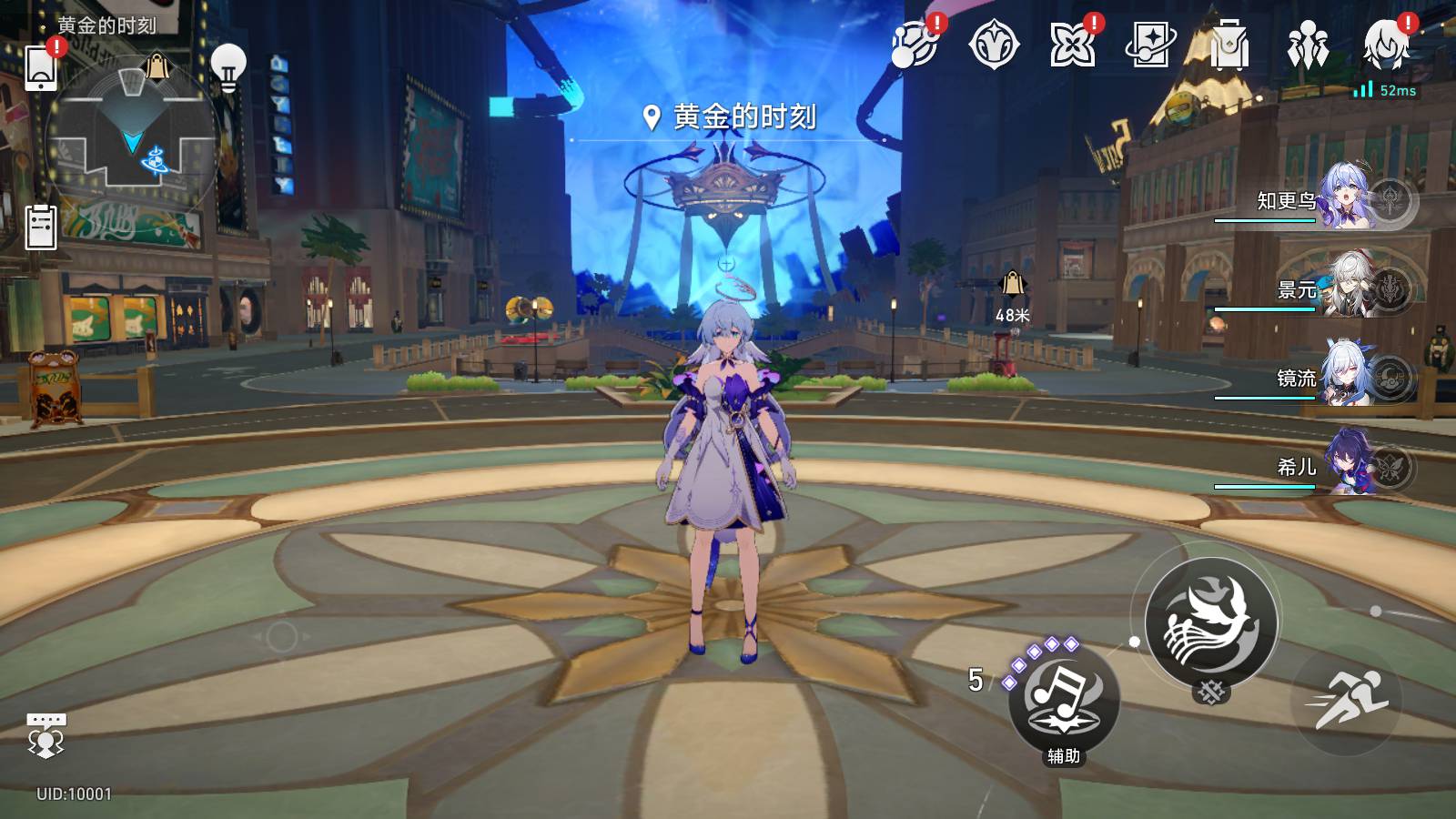Open the four-point star warp icon
1456x819 pixels.
[1072, 45]
